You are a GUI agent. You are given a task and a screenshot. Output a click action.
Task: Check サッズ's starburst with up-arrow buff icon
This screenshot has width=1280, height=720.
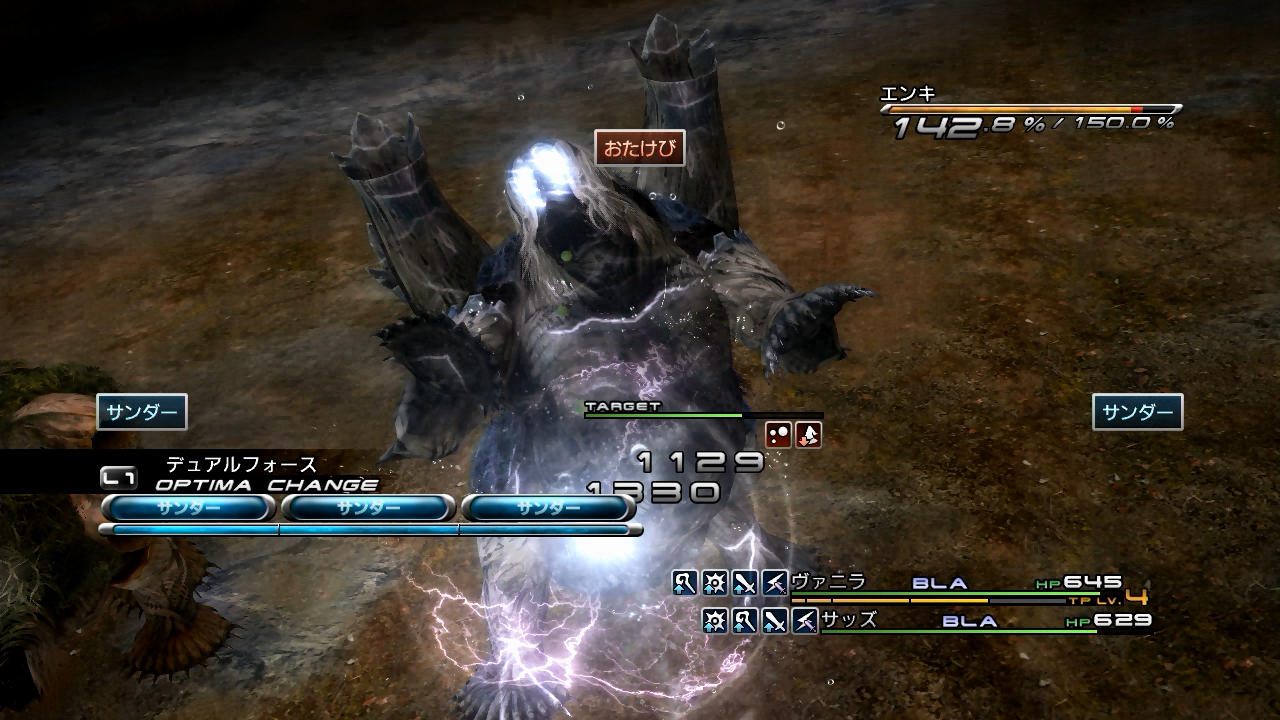tap(715, 621)
